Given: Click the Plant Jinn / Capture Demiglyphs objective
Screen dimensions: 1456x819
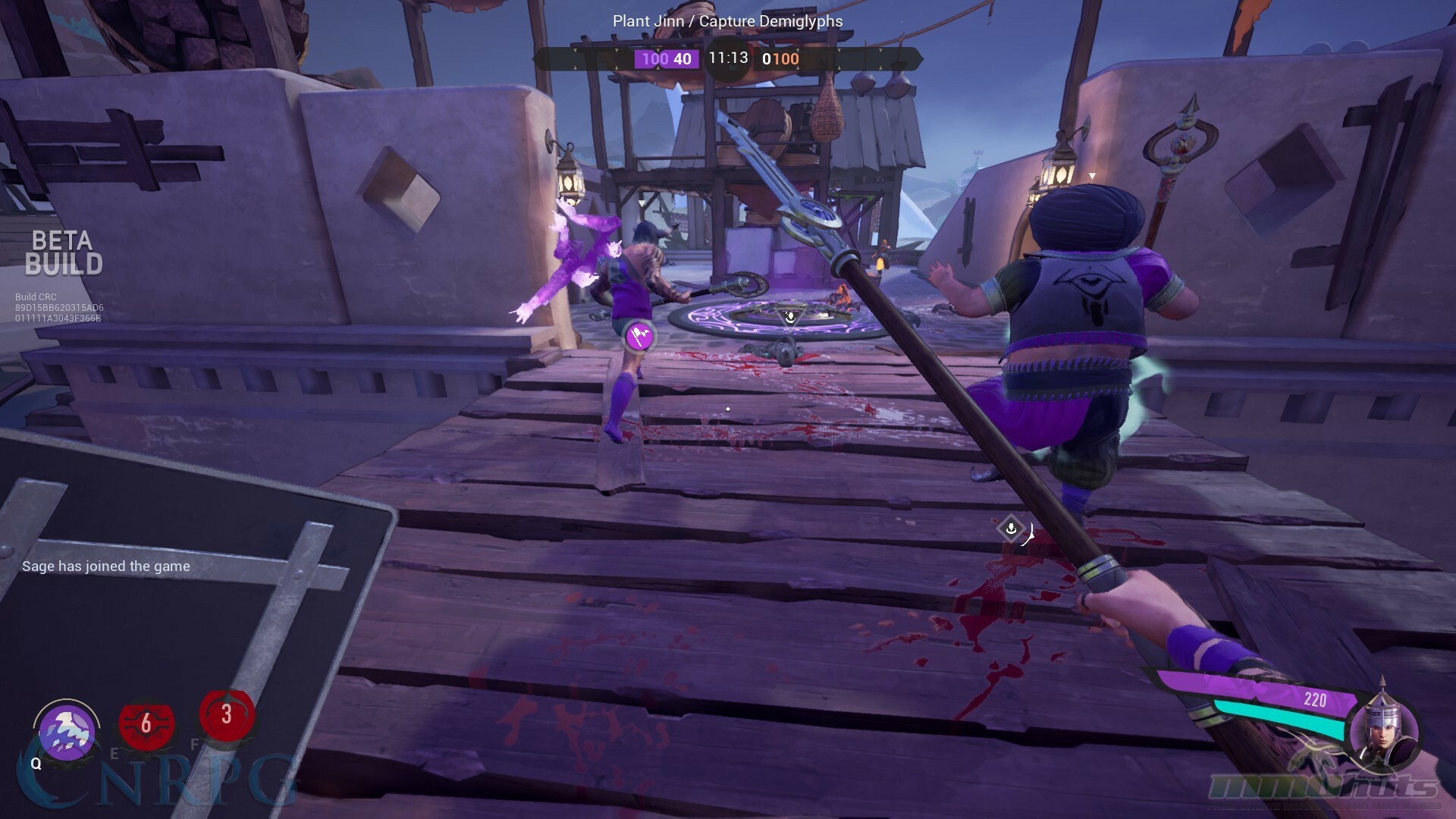Looking at the screenshot, I should [727, 21].
